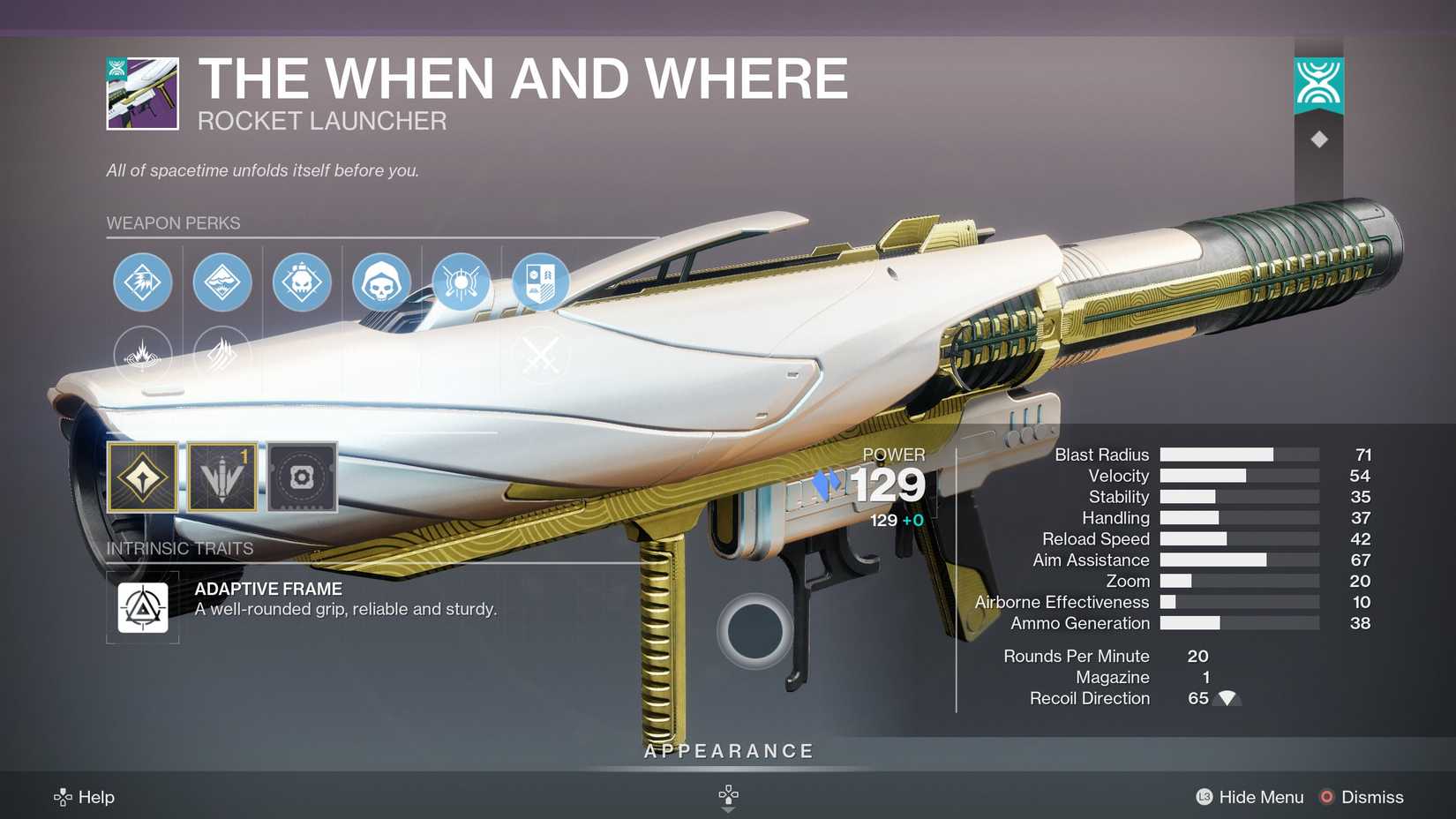Select the hooded skull trait perk
The image size is (1456, 819).
click(382, 282)
